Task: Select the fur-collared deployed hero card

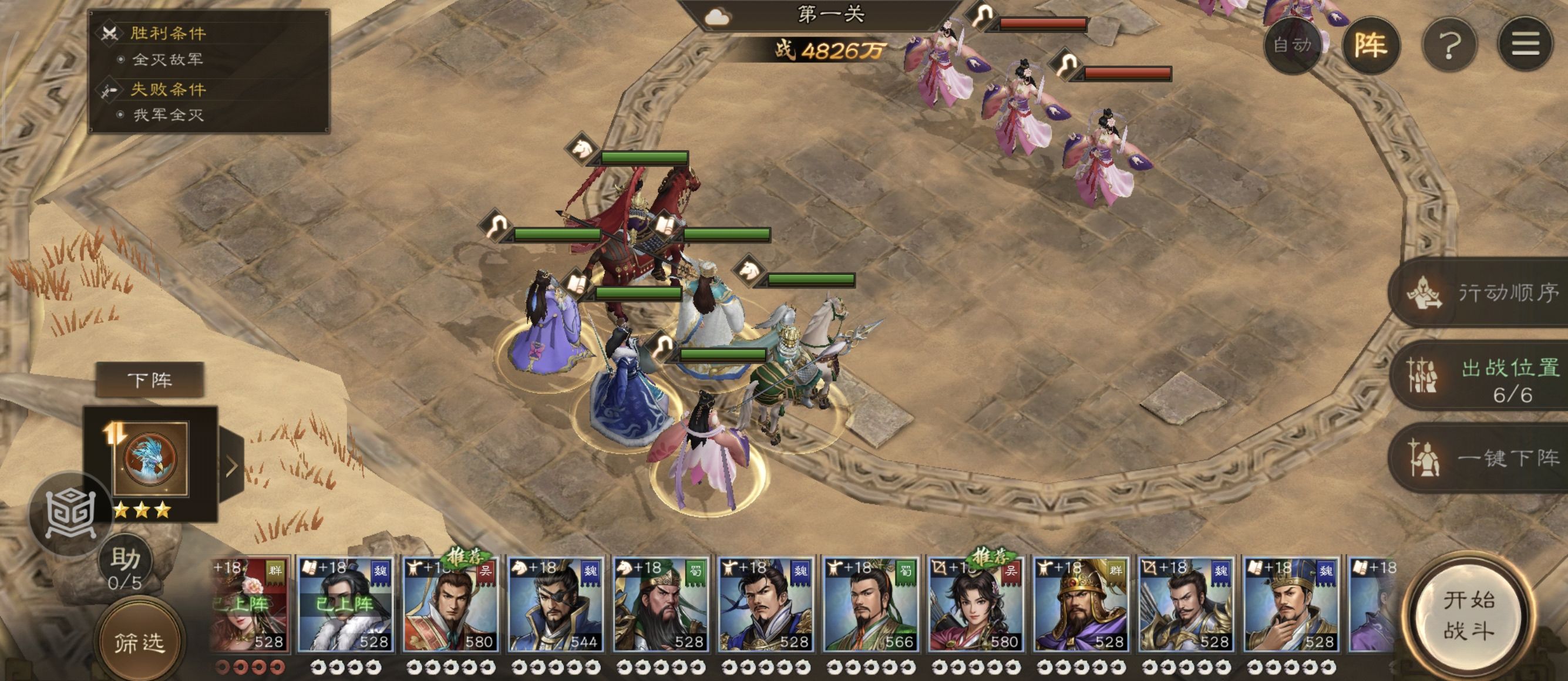Action: (x=345, y=605)
